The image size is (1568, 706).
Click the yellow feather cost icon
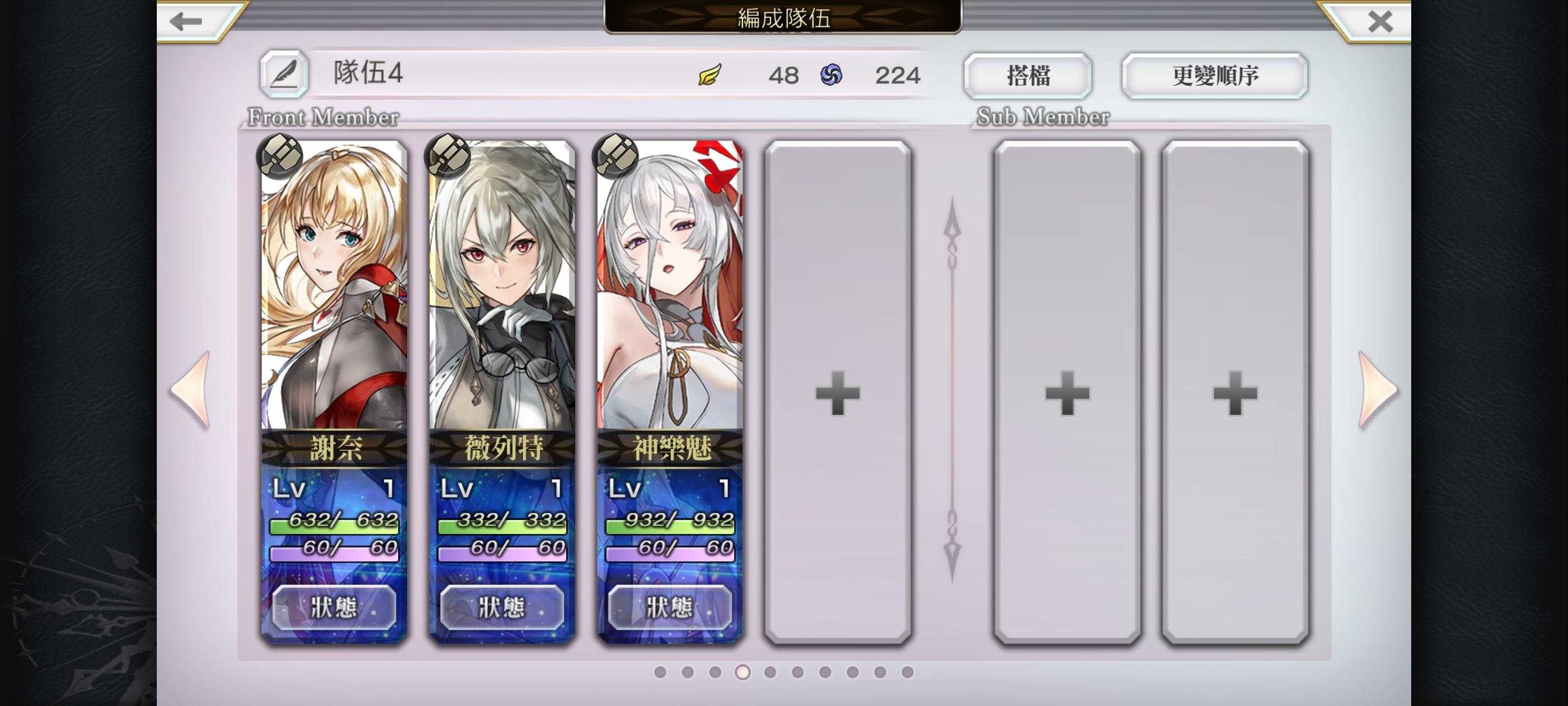[710, 75]
